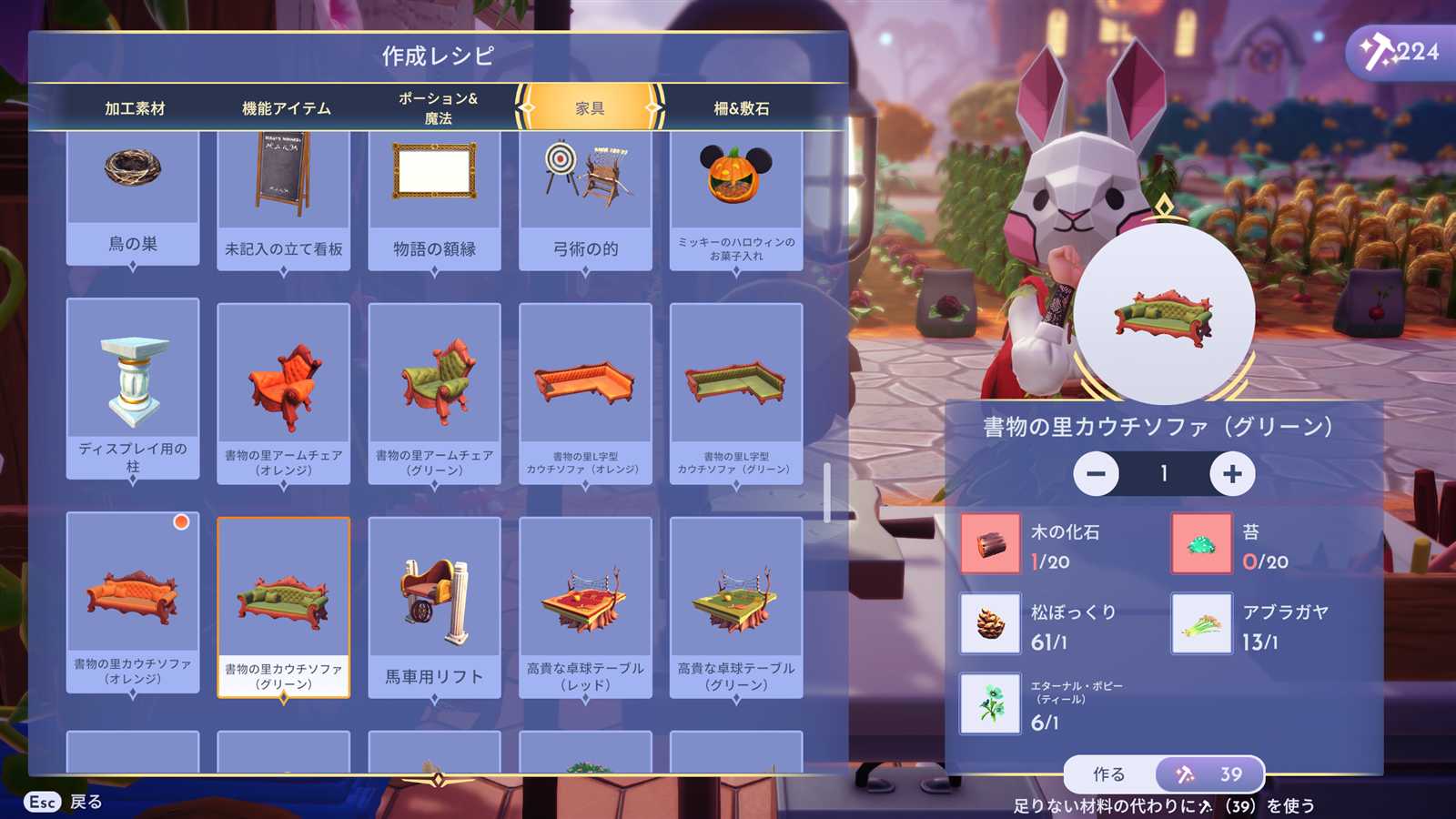The height and width of the screenshot is (819, 1456).
Task: Open the Mickey Halloween candy bowl recipe
Action: coord(736,200)
